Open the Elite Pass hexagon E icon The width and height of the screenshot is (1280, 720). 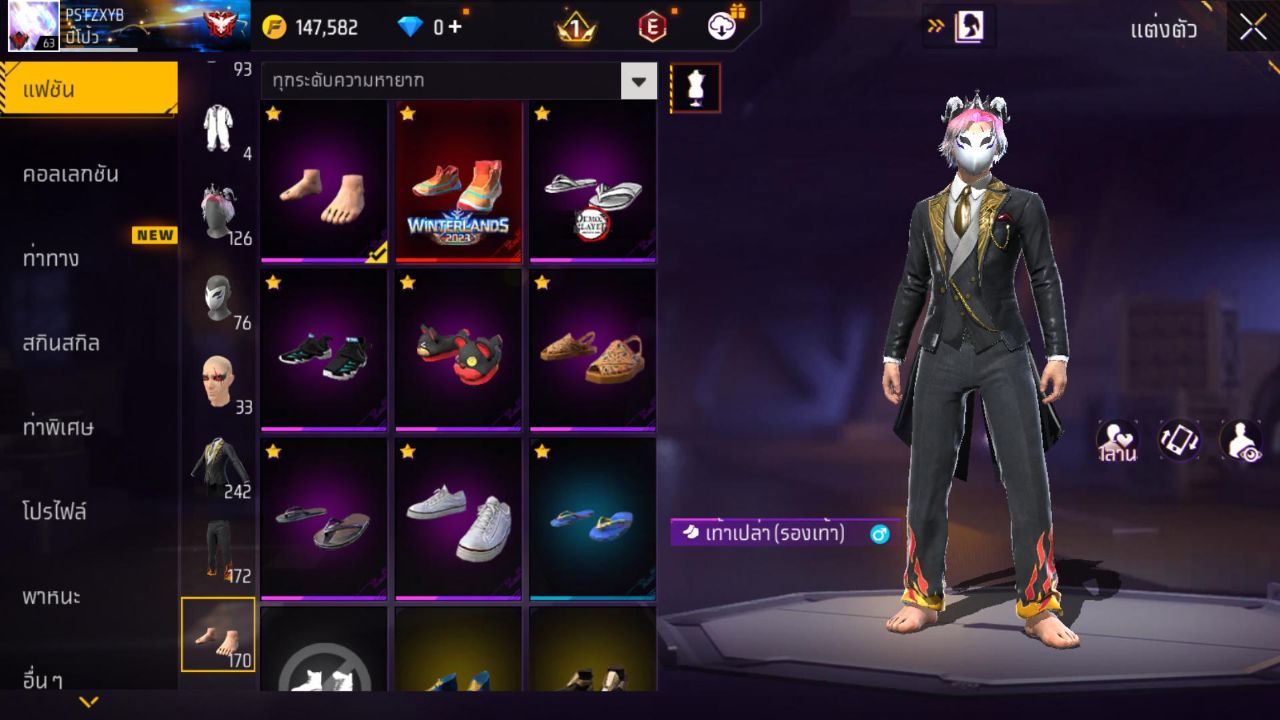pos(652,27)
